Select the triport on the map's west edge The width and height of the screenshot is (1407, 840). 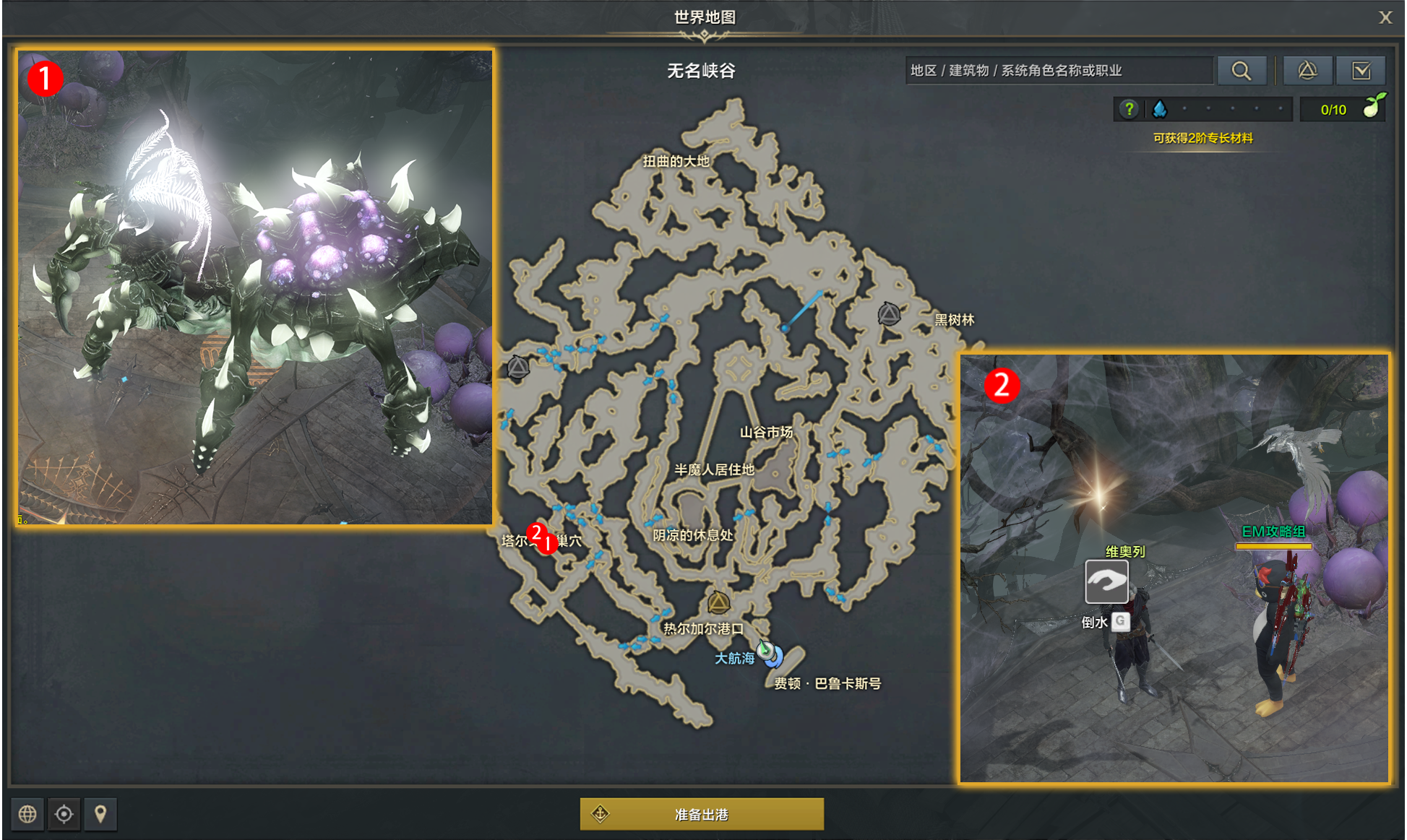(518, 368)
